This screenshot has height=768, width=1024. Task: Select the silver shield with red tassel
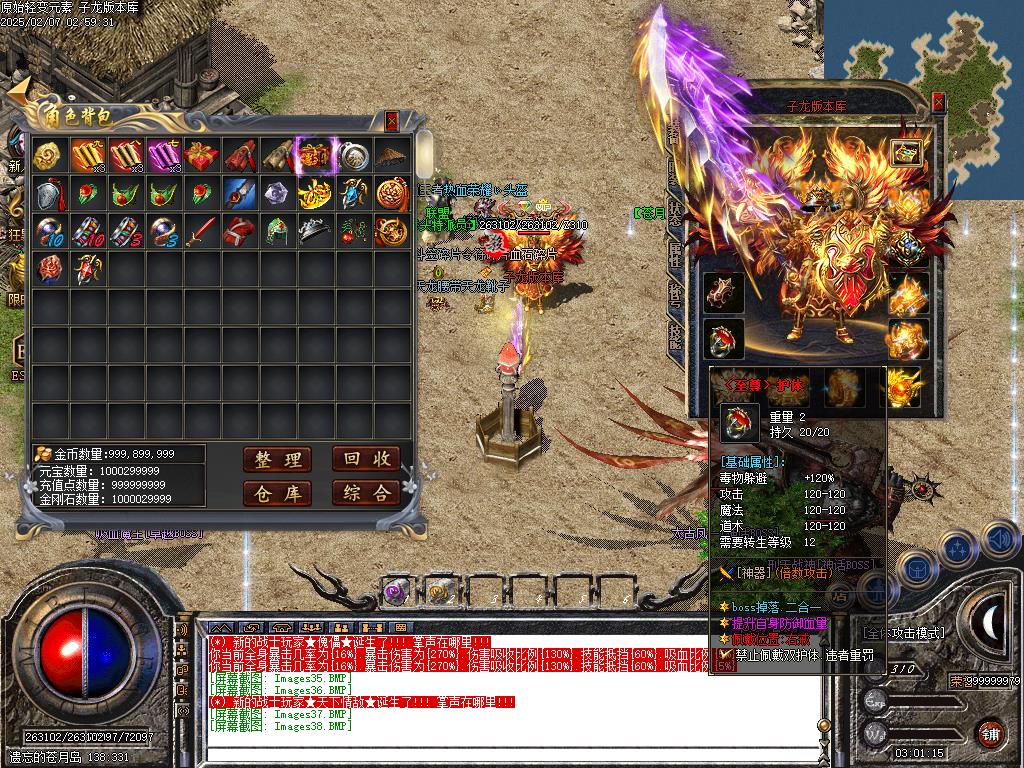click(x=50, y=193)
